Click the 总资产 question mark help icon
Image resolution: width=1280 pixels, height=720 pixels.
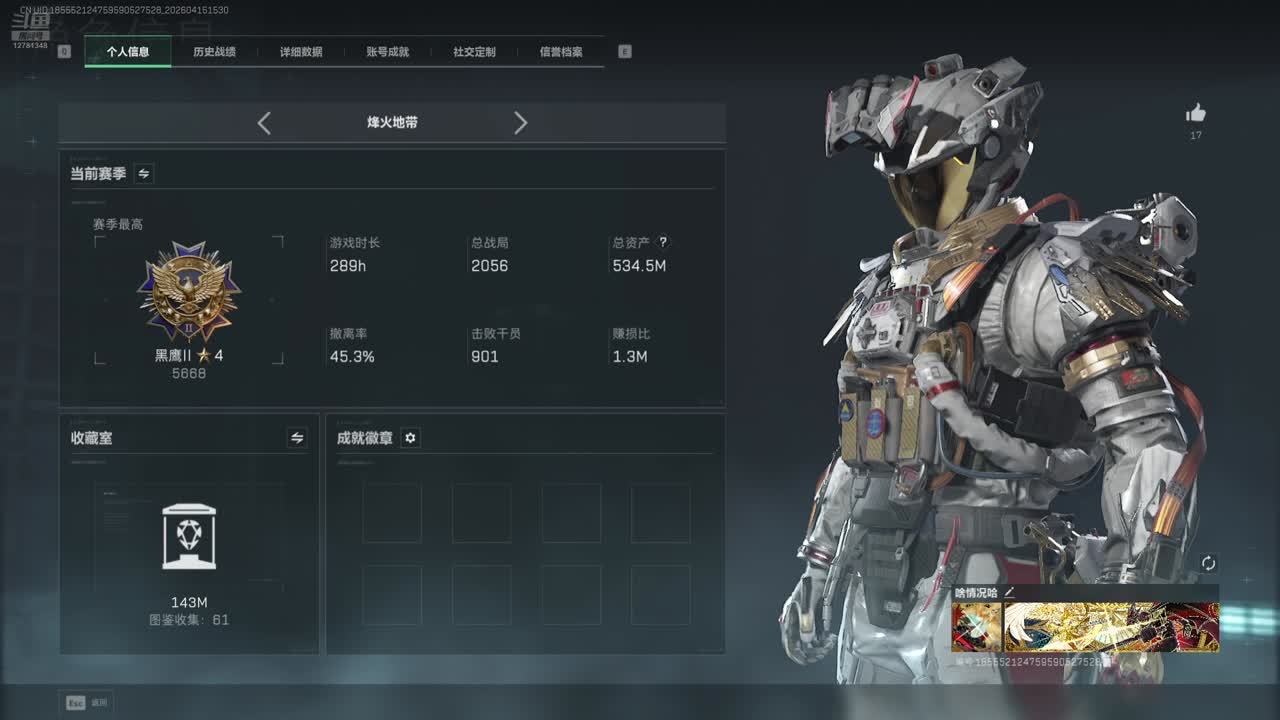click(x=662, y=242)
